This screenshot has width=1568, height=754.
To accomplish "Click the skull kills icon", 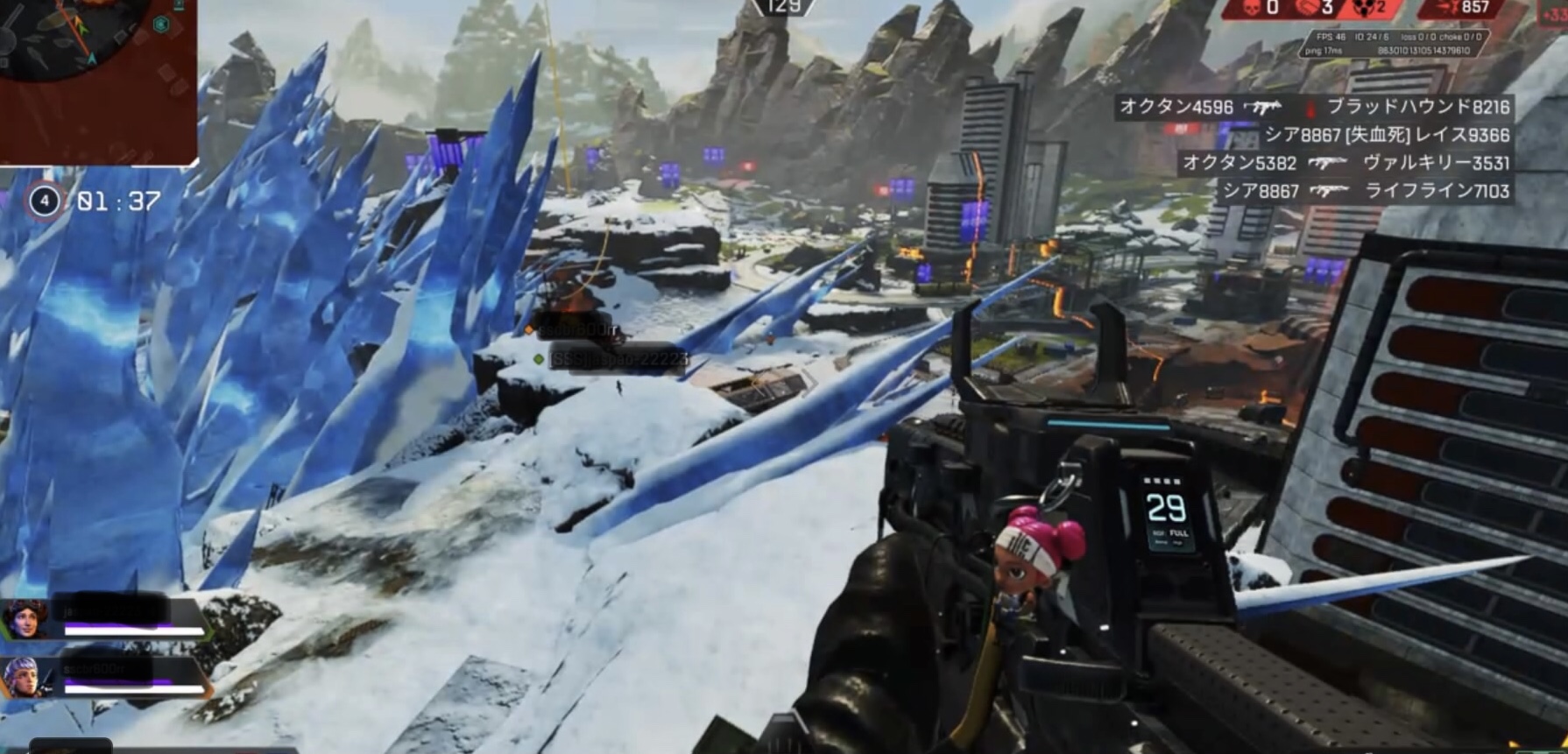I will click(x=1252, y=9).
